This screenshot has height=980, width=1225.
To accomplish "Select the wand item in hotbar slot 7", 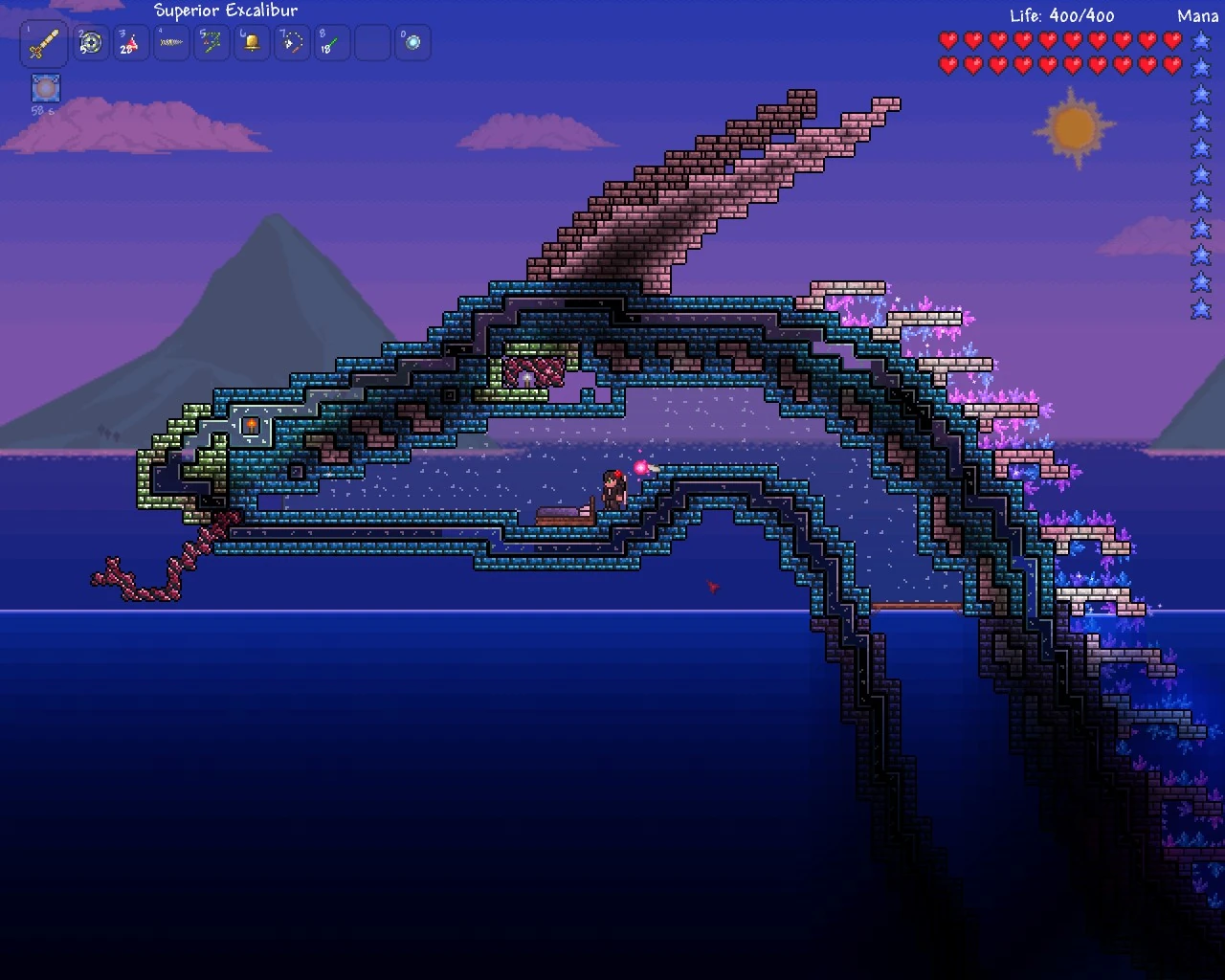I will [x=291, y=42].
